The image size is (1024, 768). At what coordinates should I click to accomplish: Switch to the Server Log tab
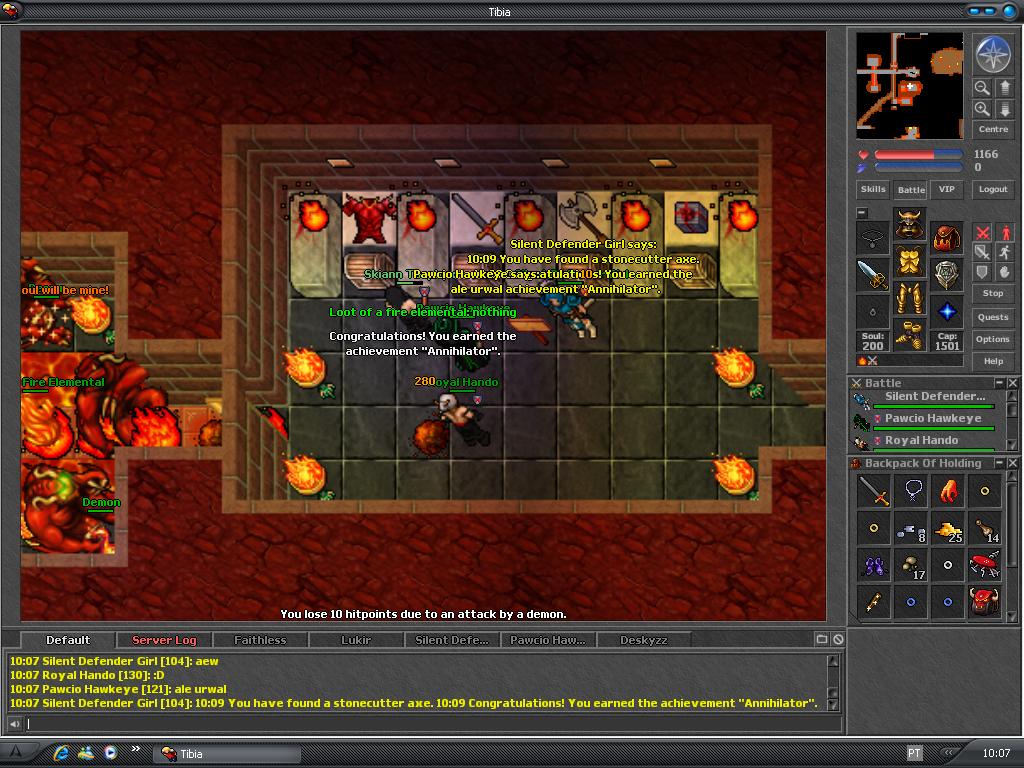coord(164,640)
